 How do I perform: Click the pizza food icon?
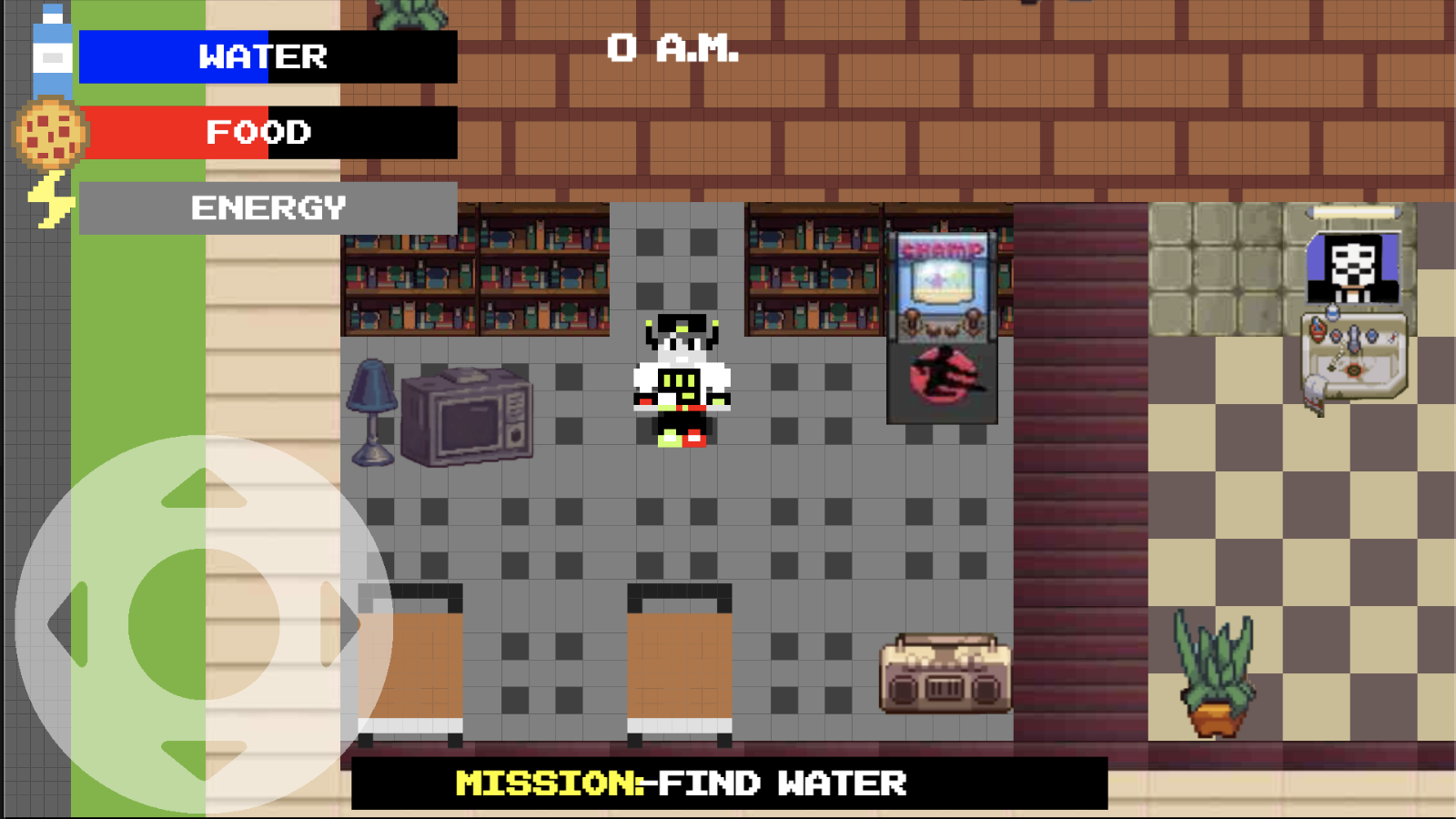(50, 132)
